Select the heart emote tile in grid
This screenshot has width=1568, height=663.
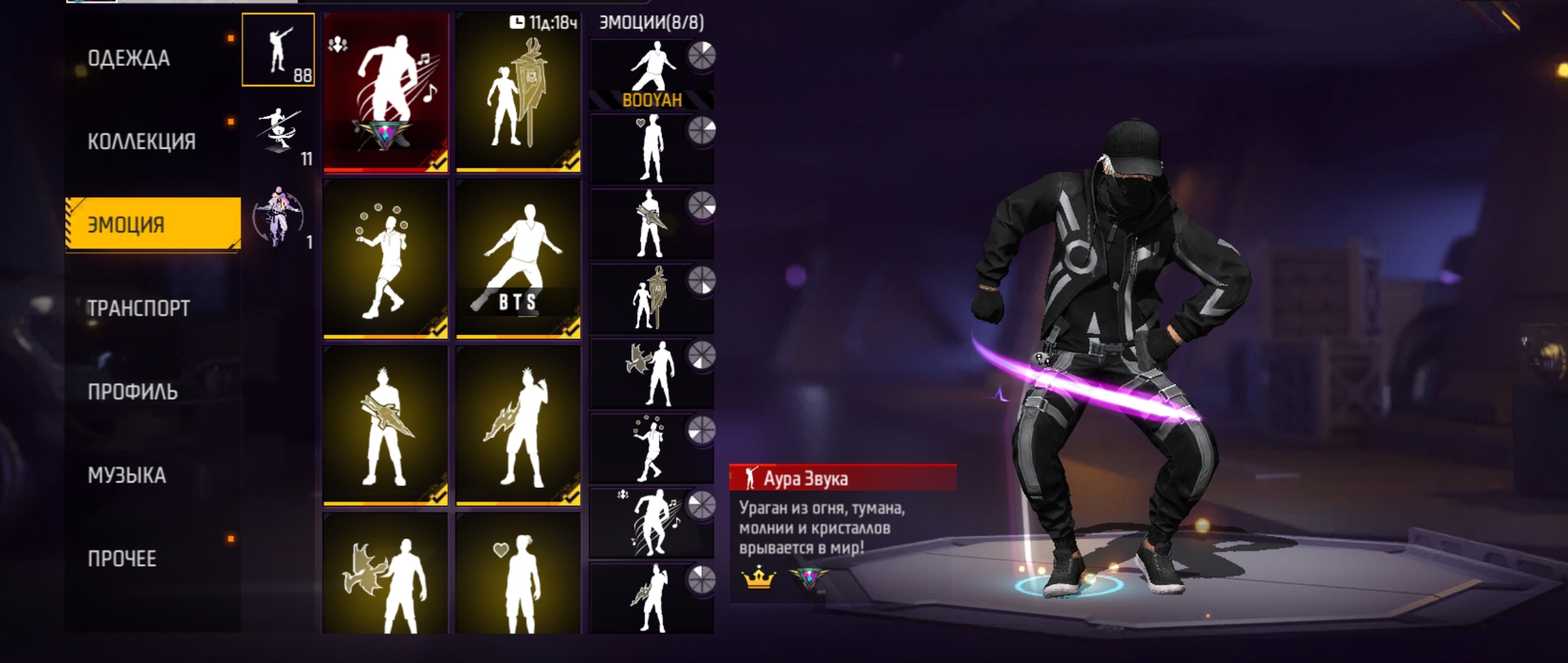tap(518, 574)
